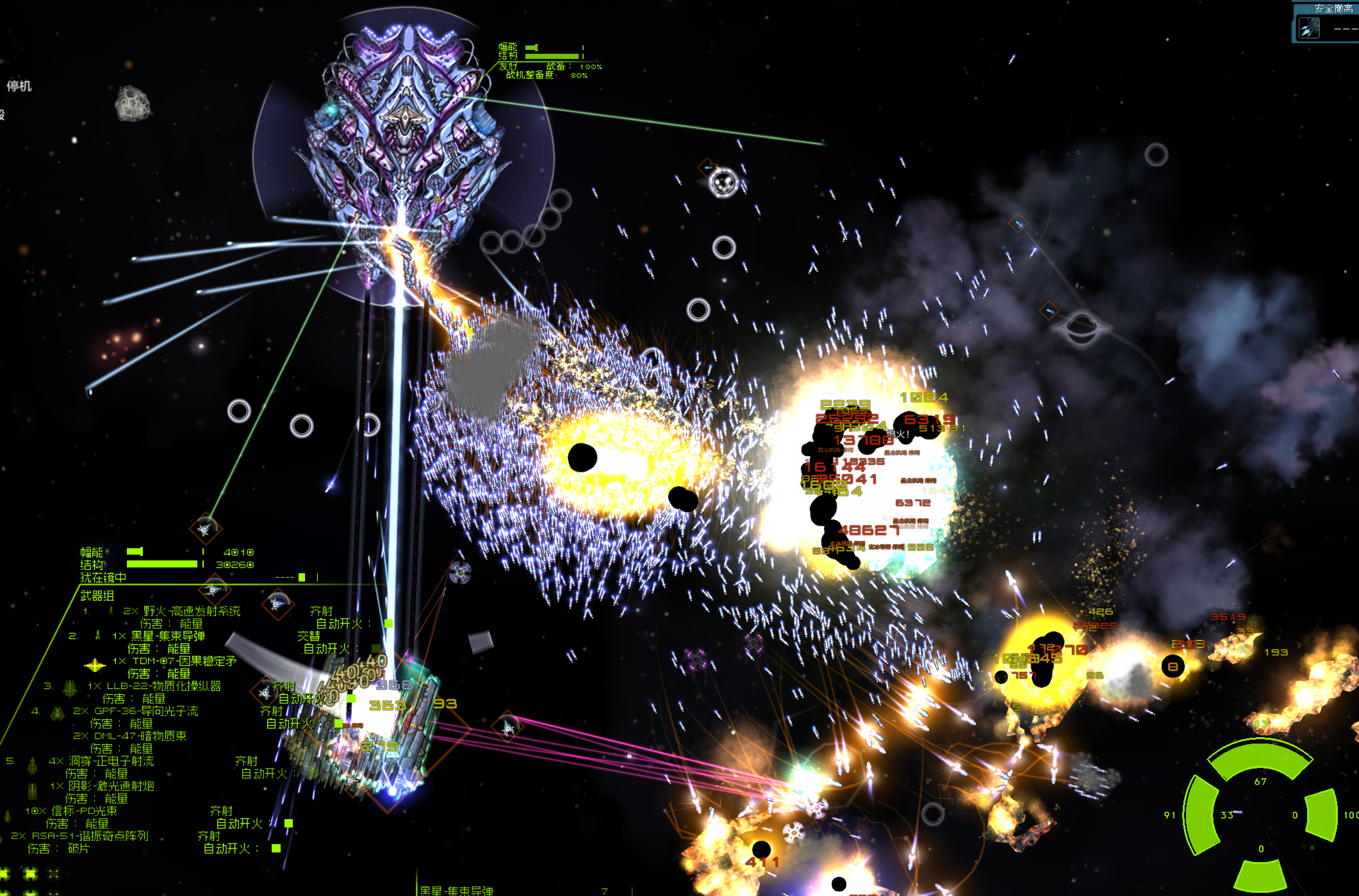Select the 野火-高速发射系统 weapon group

click(192, 611)
